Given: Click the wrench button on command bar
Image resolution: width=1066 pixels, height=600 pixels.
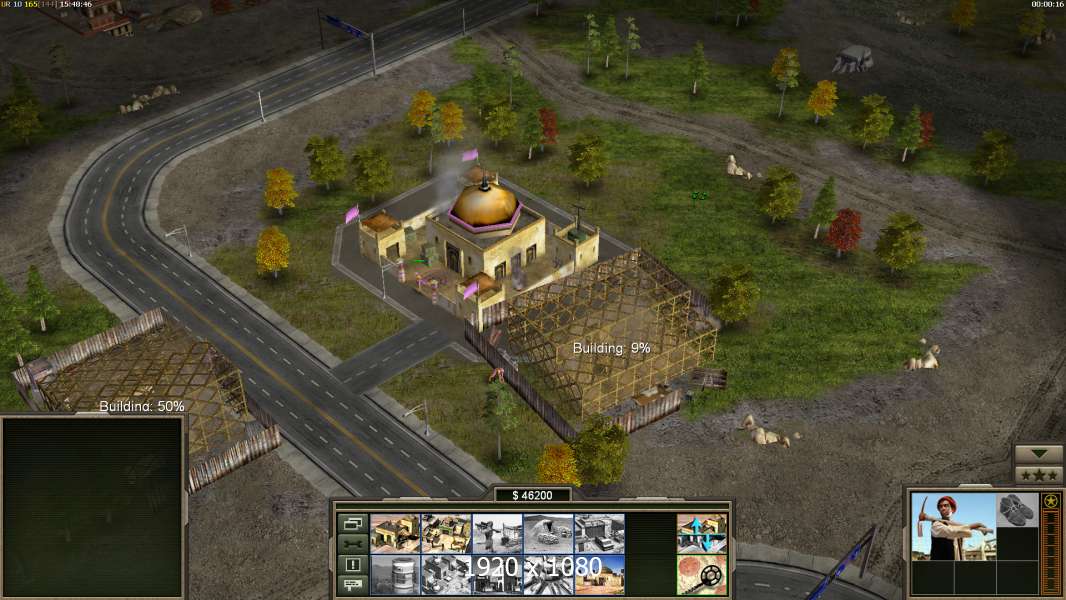Looking at the screenshot, I should [x=352, y=544].
